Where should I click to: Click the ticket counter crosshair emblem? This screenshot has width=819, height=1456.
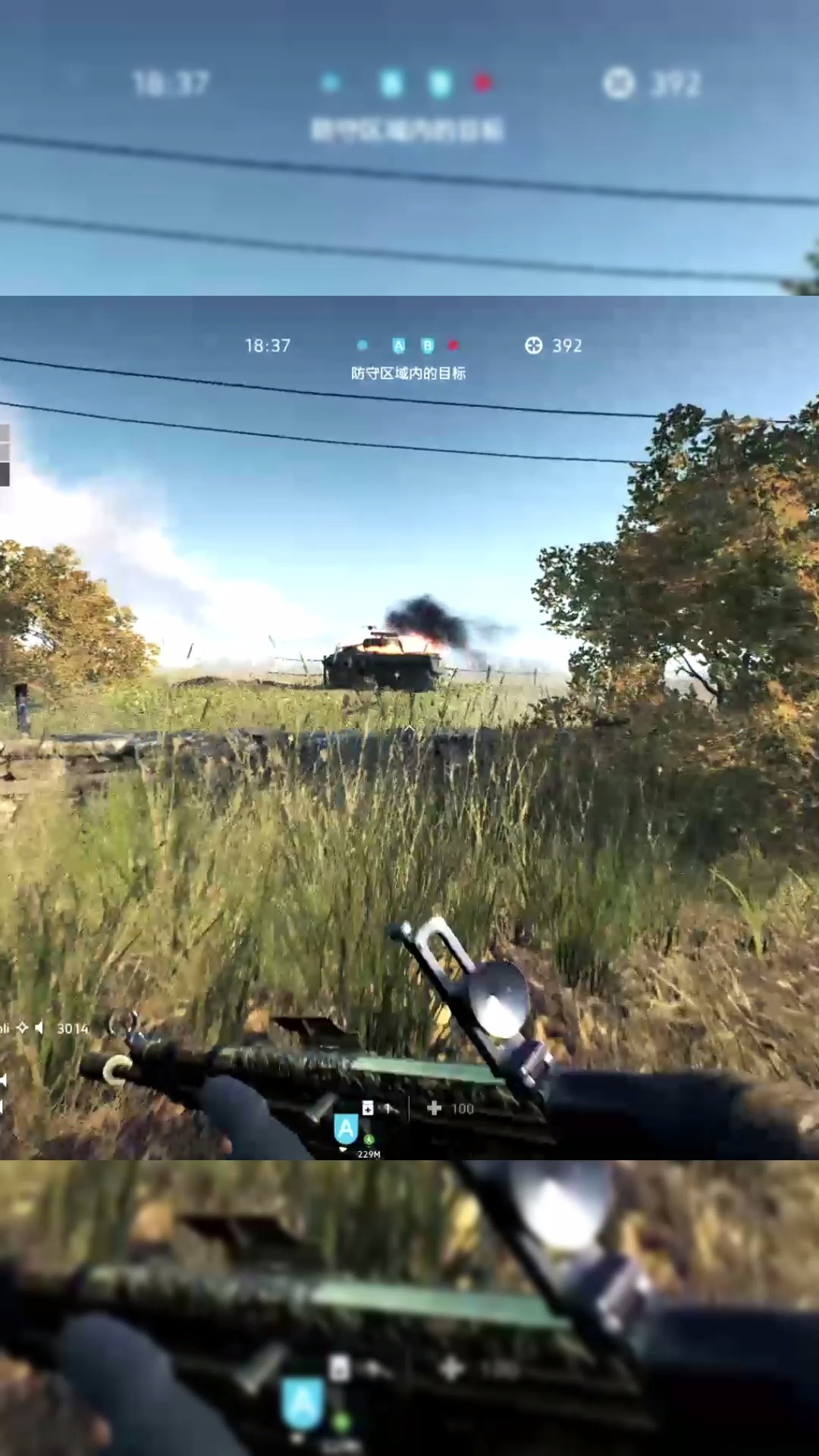[x=534, y=346]
